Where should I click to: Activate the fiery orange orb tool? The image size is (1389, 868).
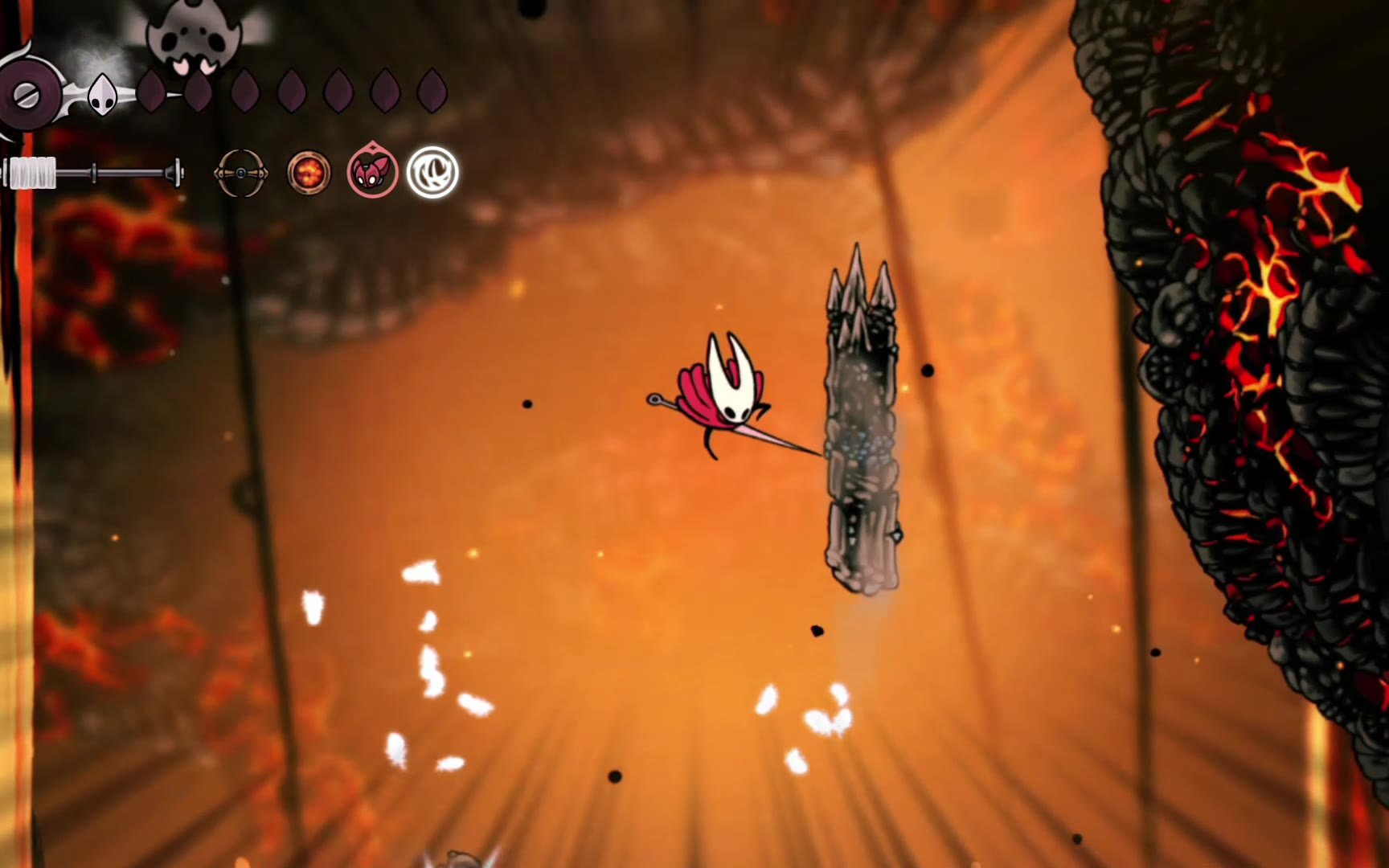tap(309, 173)
